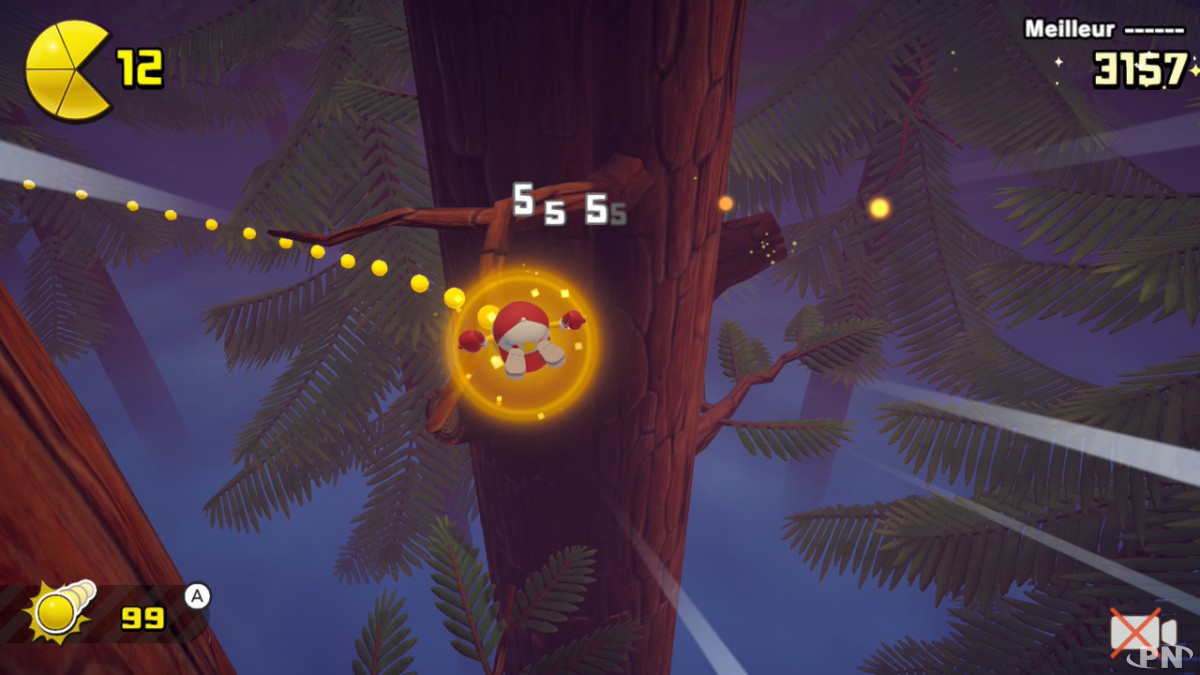Image resolution: width=1200 pixels, height=675 pixels.
Task: Click the crossed-out camera icon
Action: (1141, 633)
